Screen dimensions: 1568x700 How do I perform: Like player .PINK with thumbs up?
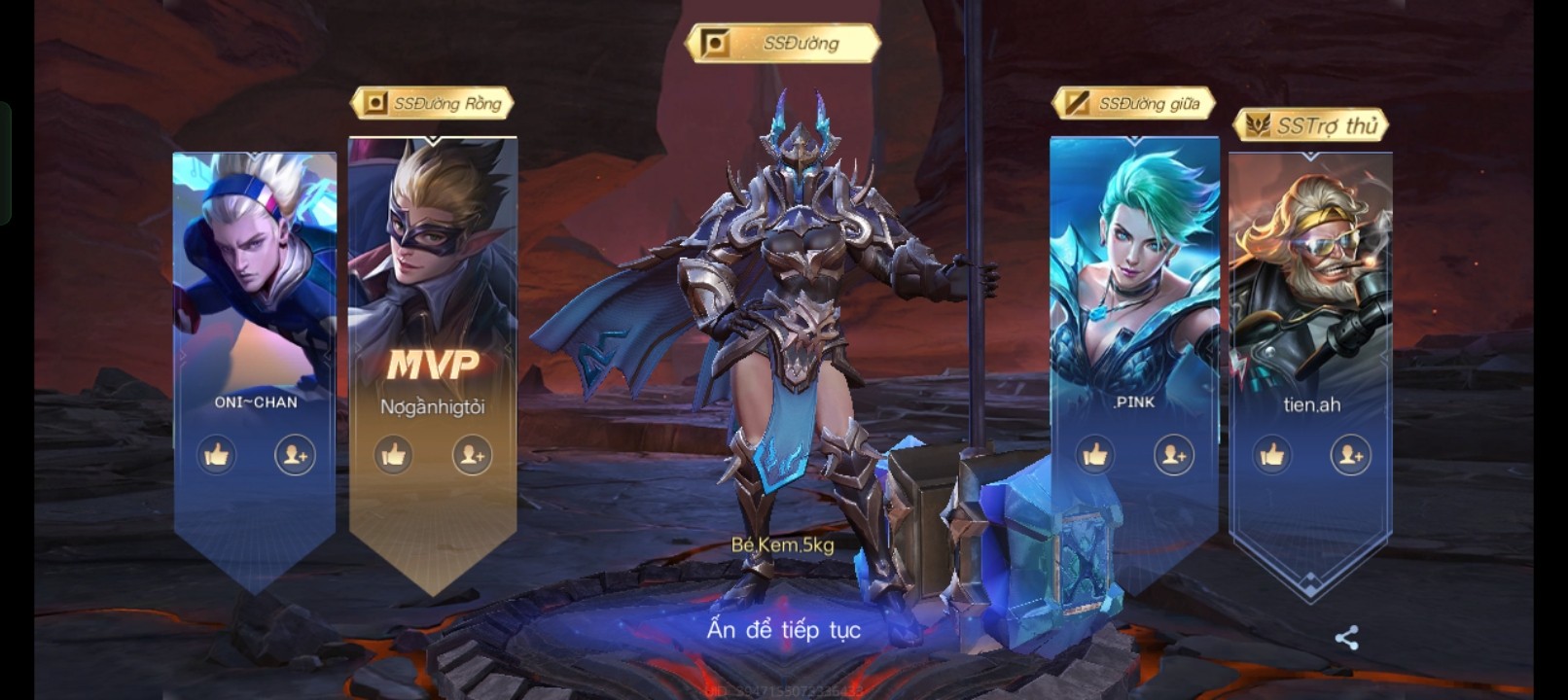click(1095, 455)
